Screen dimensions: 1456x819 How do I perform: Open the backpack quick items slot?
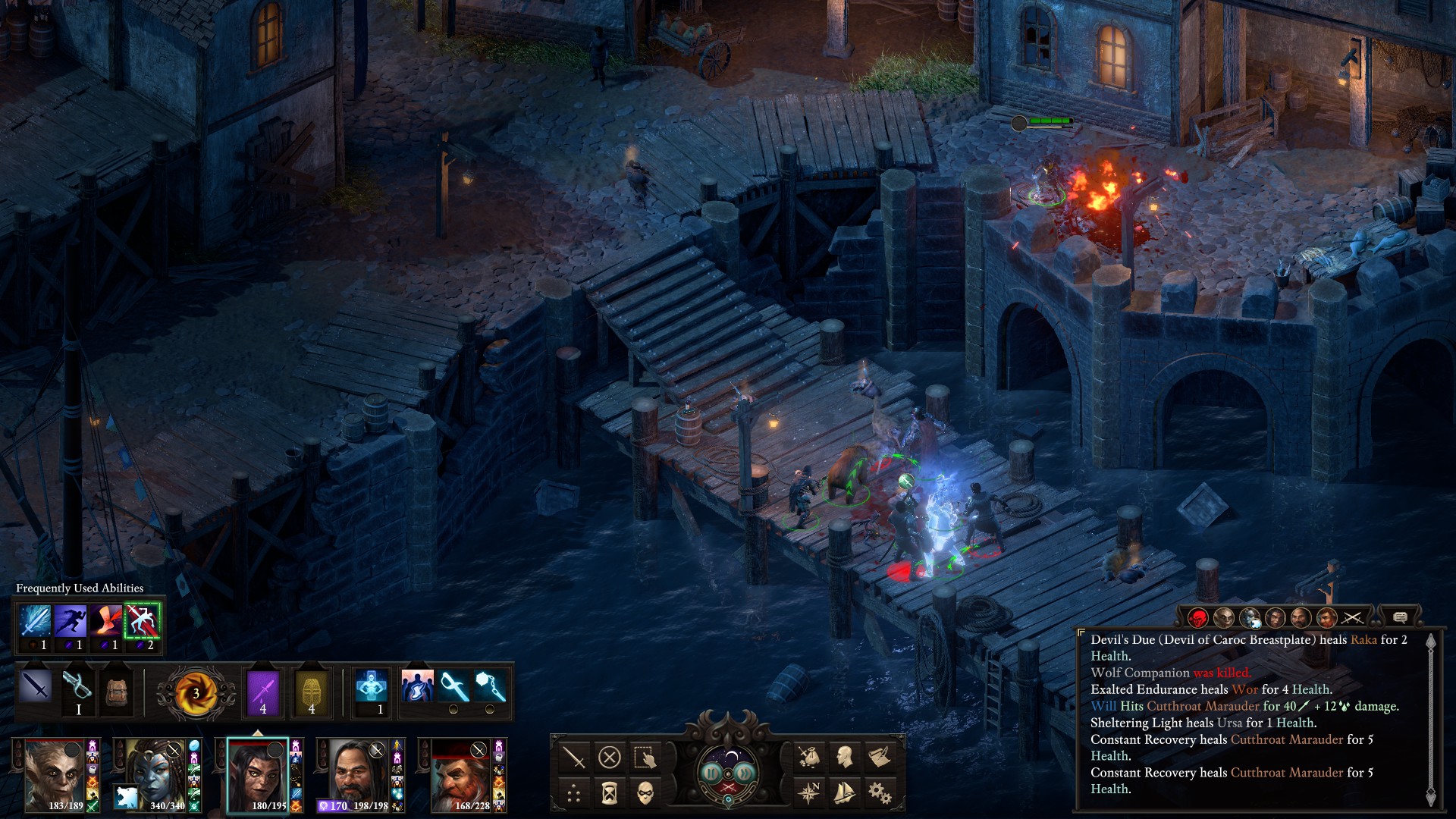[x=117, y=690]
